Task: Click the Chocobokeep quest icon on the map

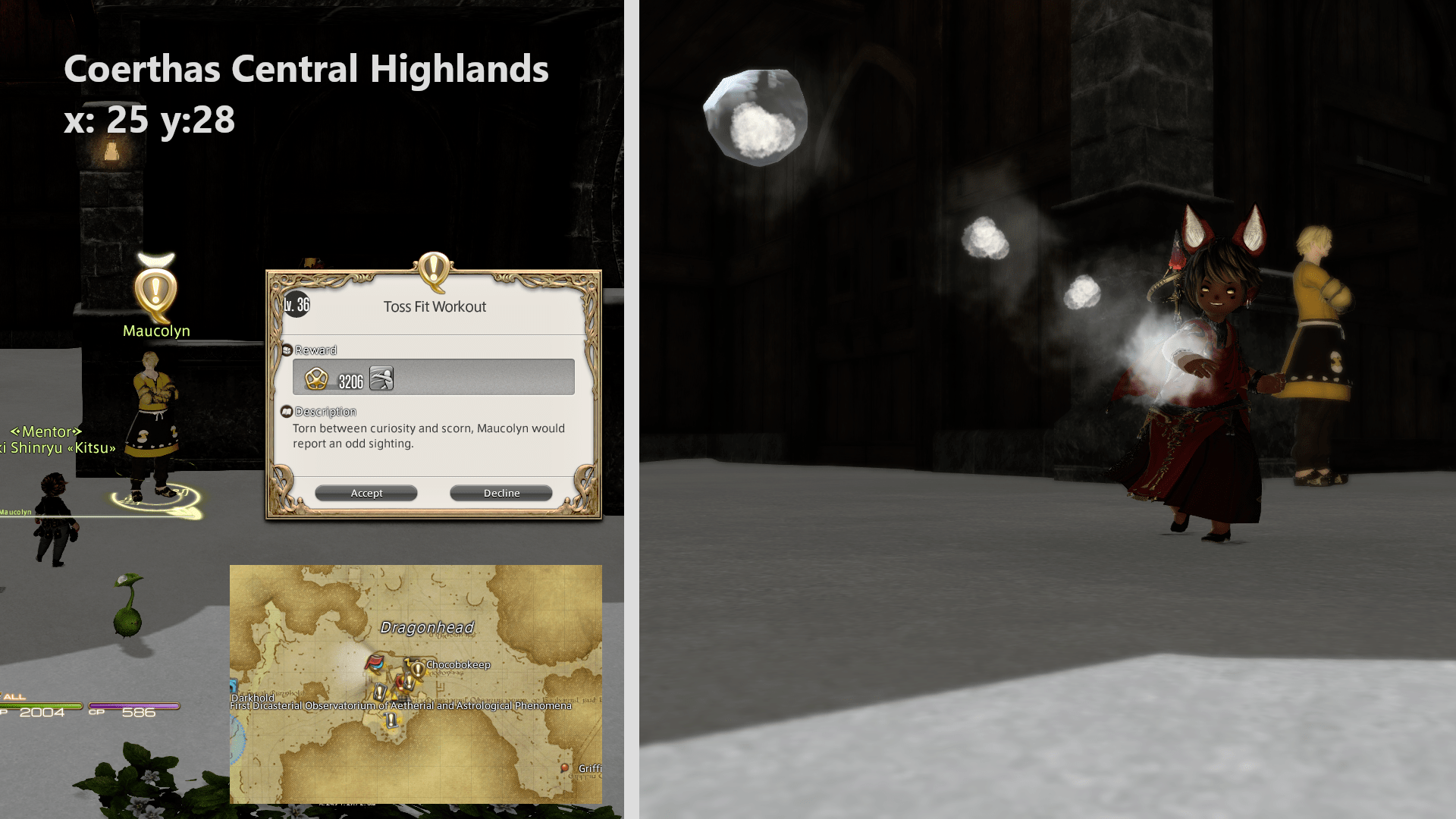Action: (x=417, y=668)
